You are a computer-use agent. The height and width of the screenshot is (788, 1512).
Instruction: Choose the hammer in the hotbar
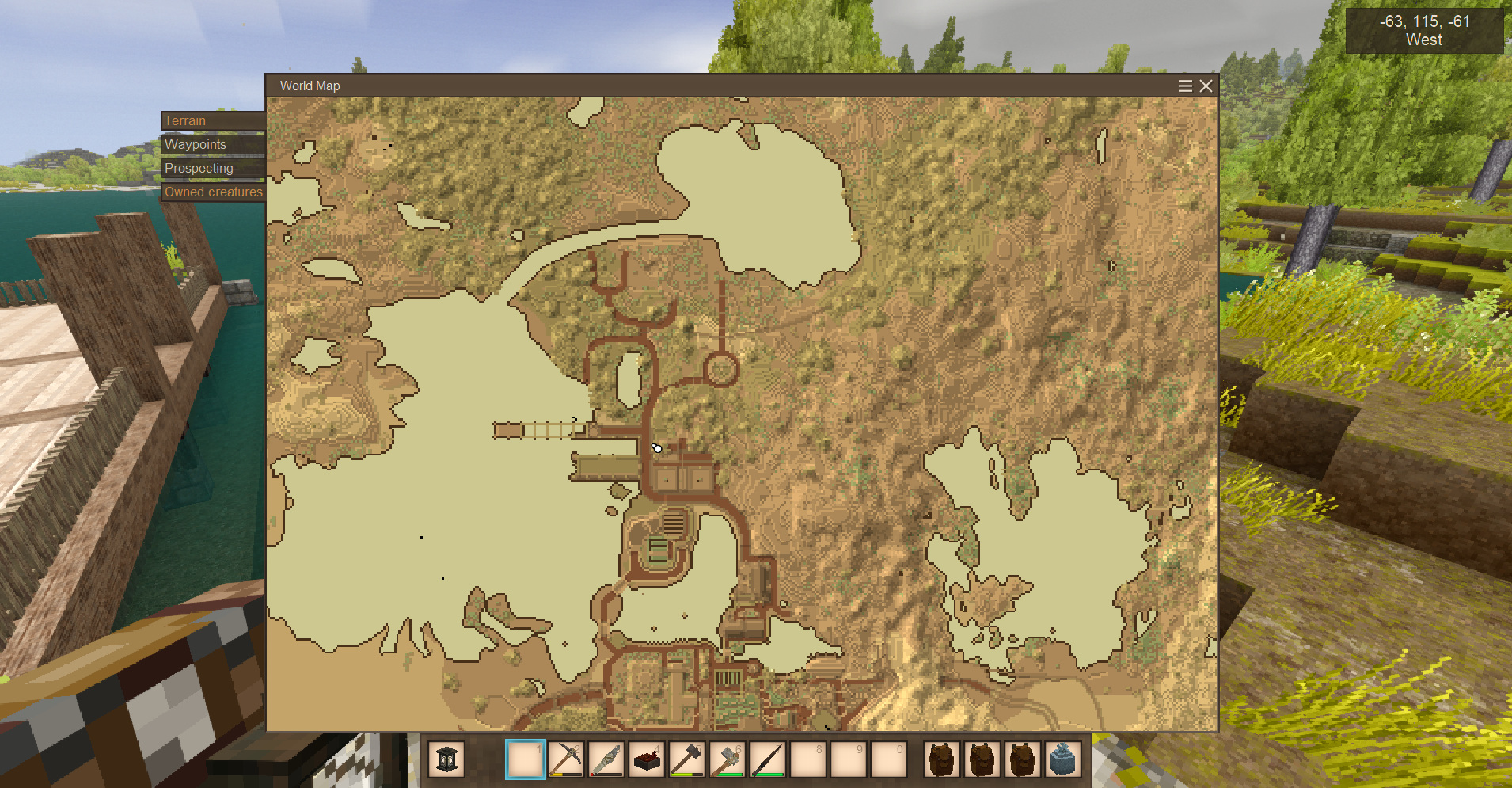687,759
